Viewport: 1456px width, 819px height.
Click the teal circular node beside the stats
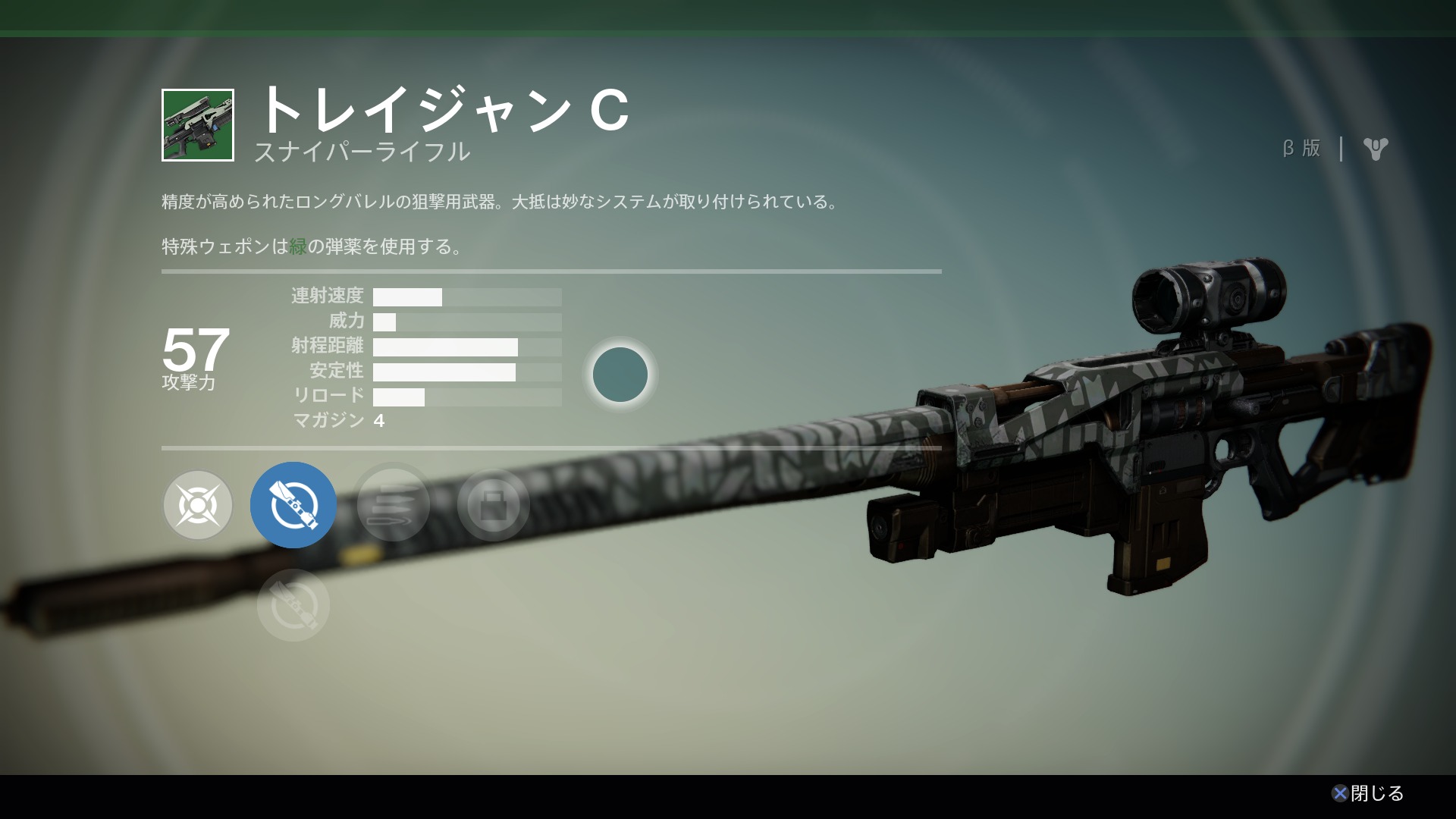click(x=620, y=375)
